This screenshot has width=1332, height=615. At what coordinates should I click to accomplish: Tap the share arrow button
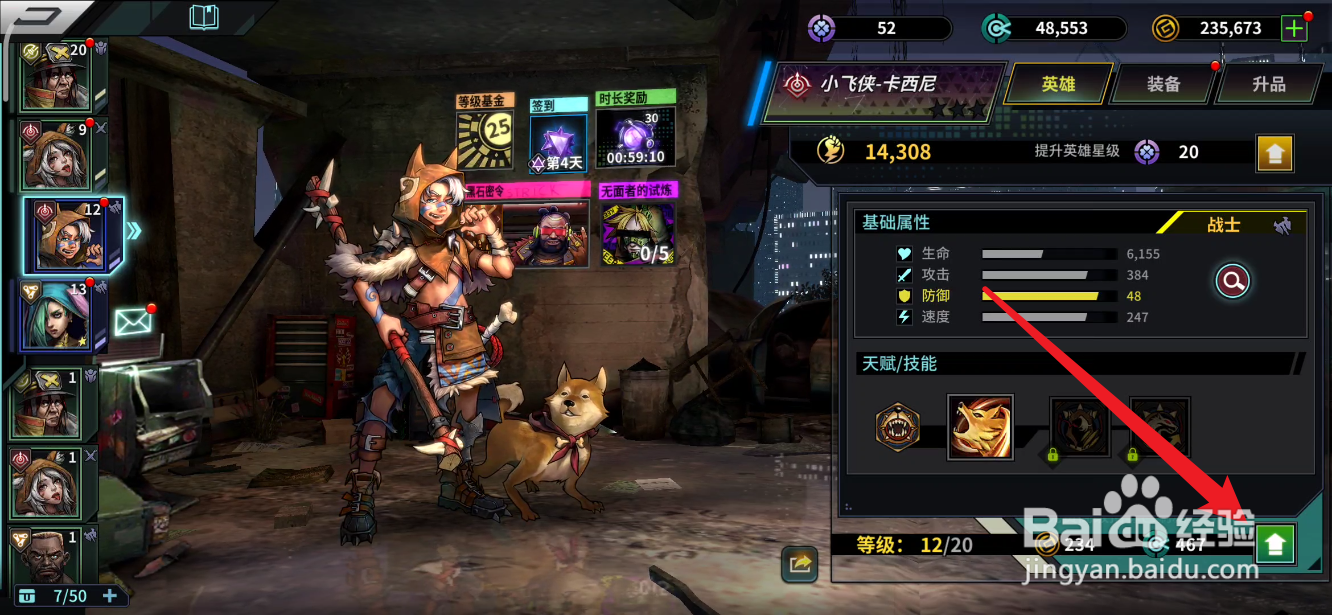pos(799,564)
